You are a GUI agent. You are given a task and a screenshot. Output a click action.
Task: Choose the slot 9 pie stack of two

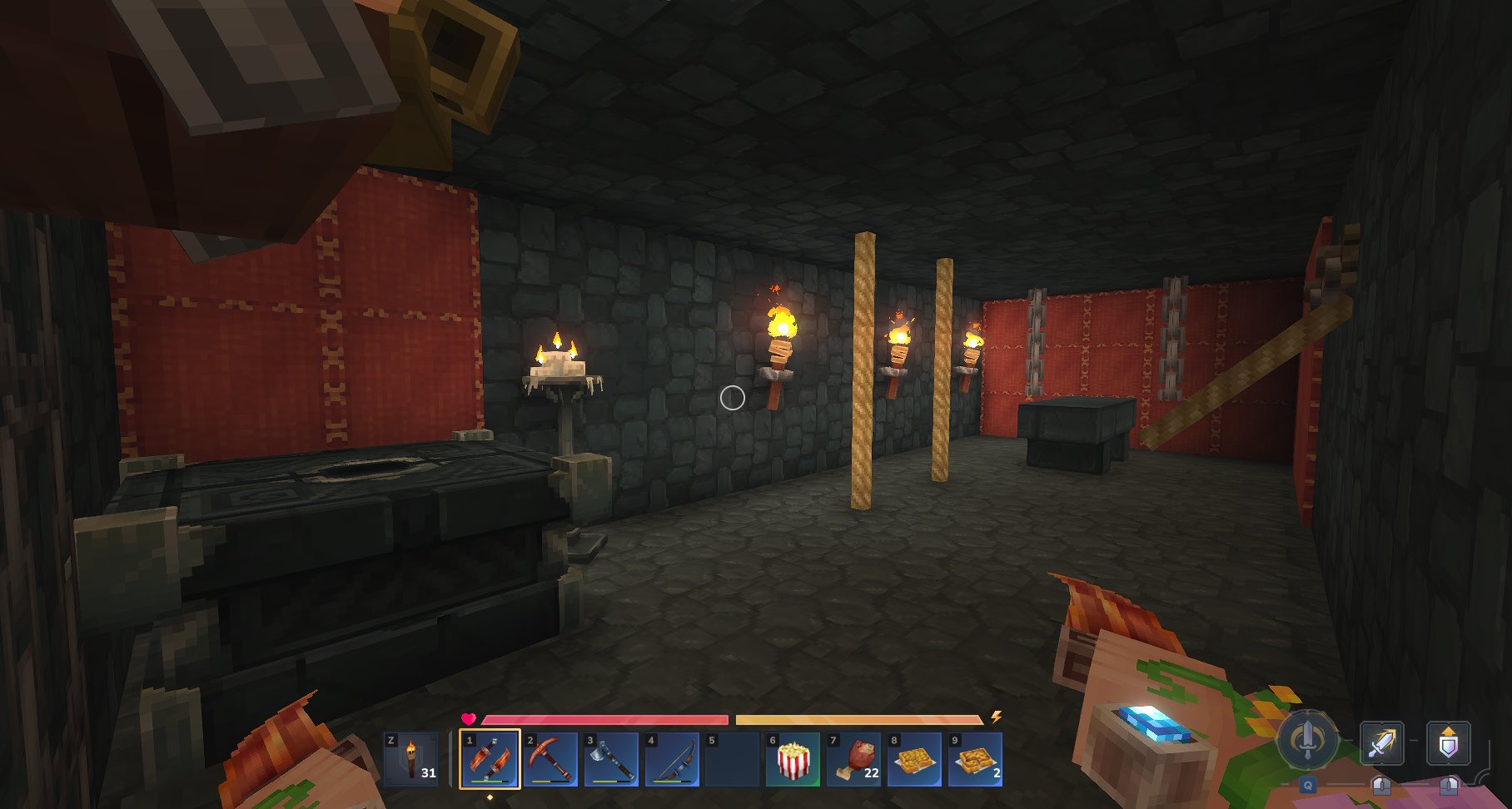tap(975, 758)
